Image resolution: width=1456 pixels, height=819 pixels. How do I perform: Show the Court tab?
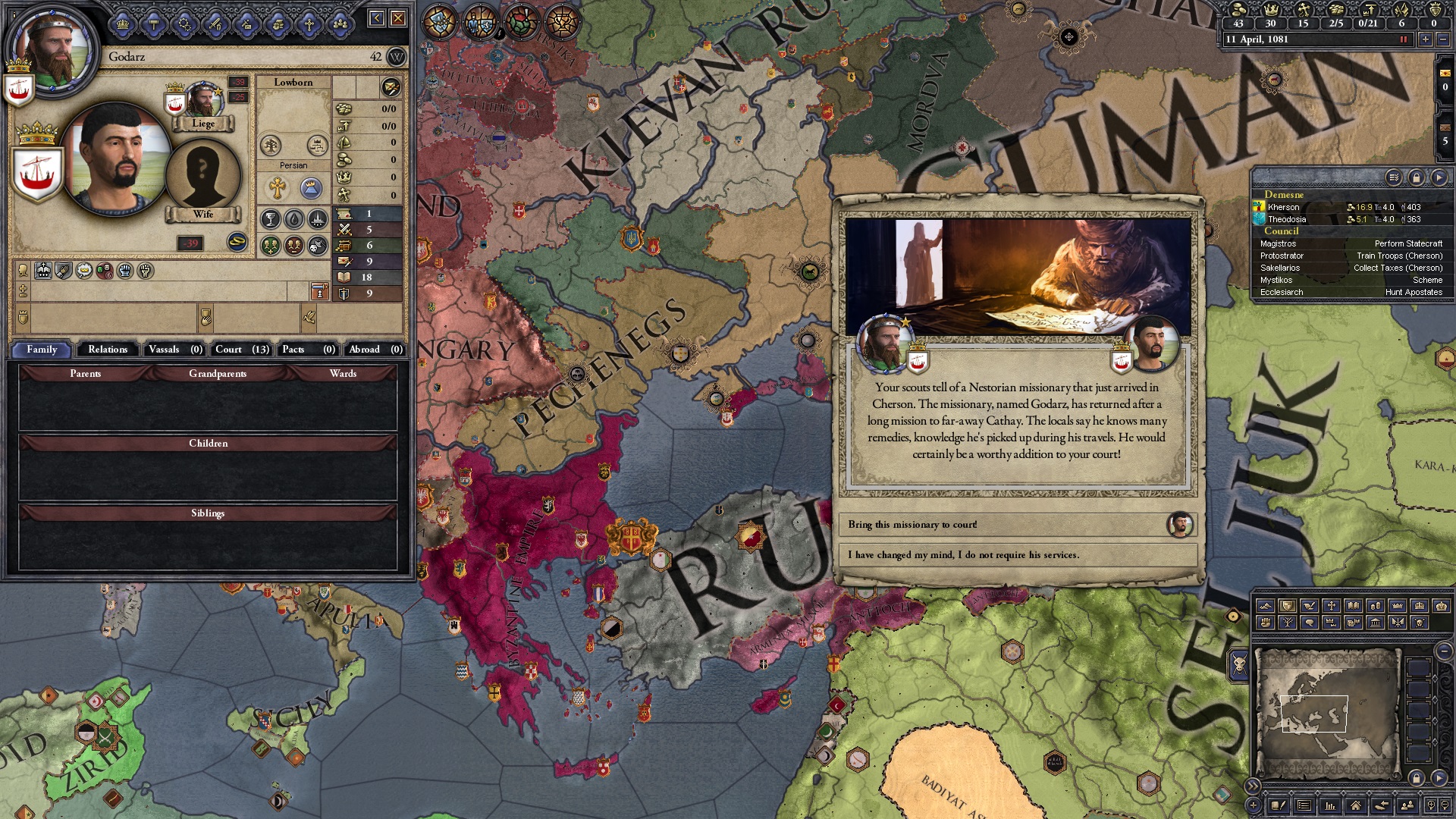coord(241,350)
